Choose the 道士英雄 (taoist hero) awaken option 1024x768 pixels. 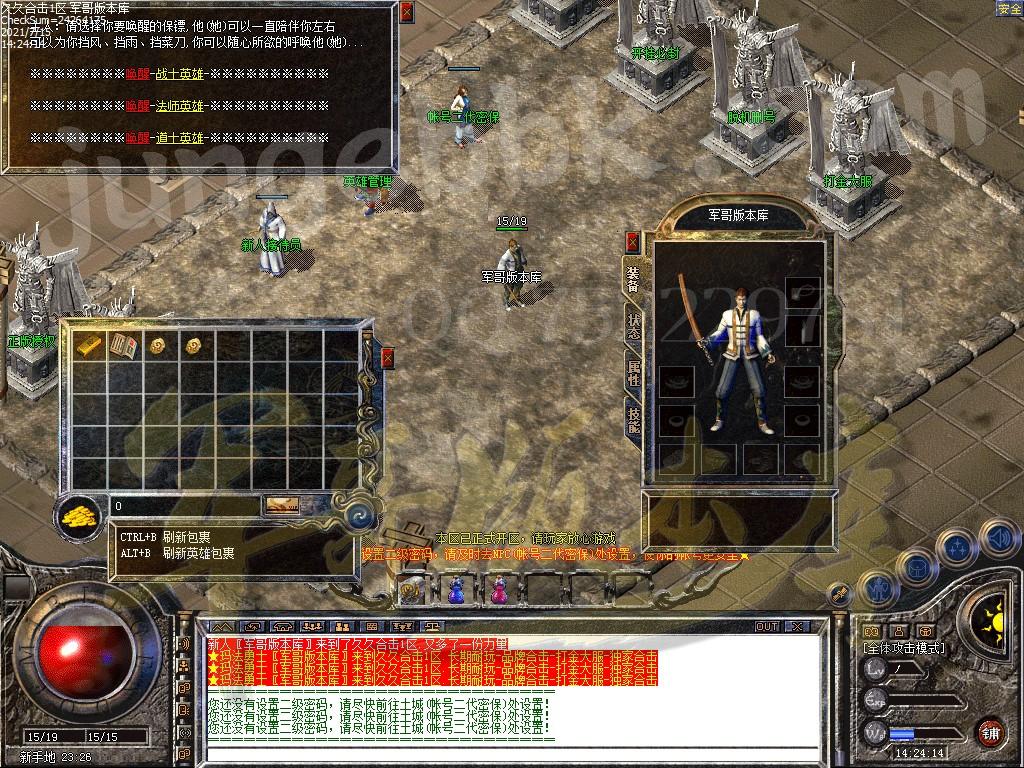coord(180,137)
